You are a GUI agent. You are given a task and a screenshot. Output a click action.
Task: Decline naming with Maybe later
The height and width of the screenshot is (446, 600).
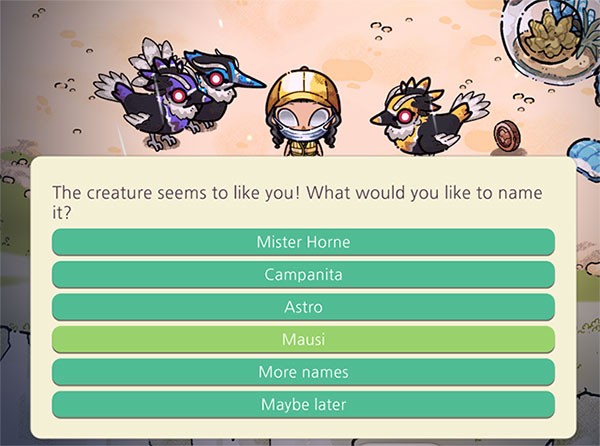(303, 405)
